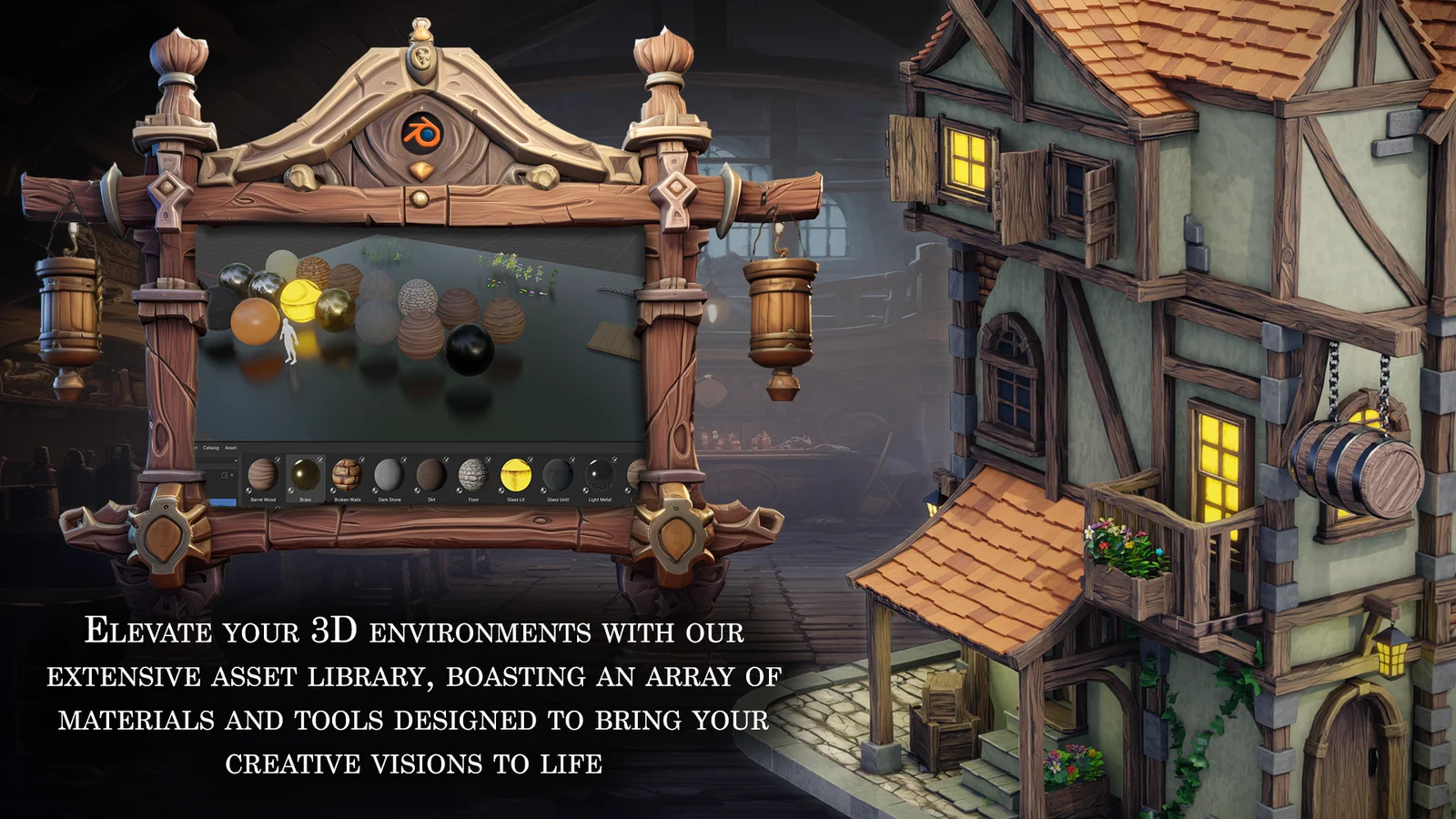Select the Floor material thumbnail
Image resolution: width=1456 pixels, height=819 pixels.
472,475
